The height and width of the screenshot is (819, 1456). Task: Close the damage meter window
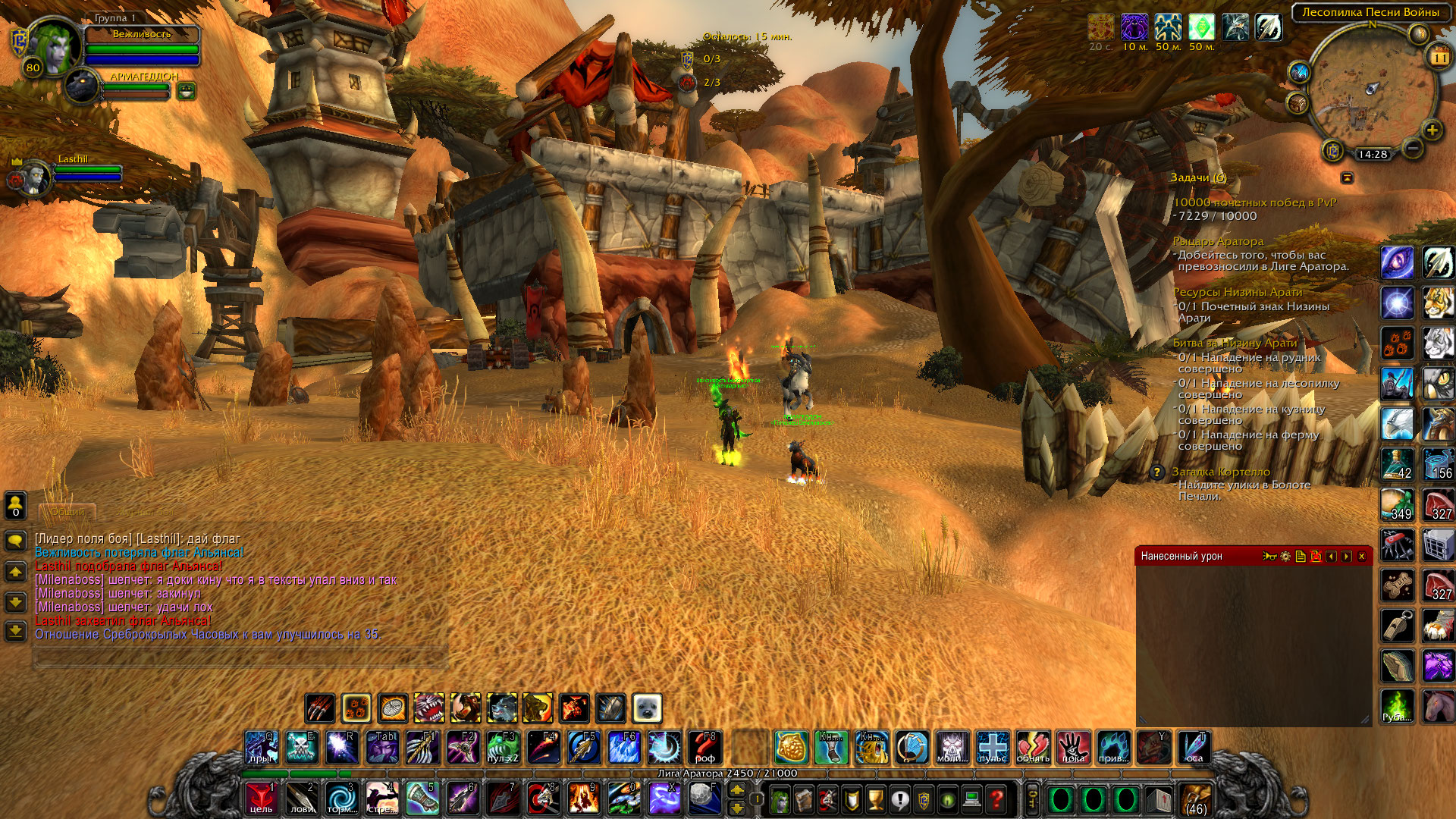point(1361,557)
